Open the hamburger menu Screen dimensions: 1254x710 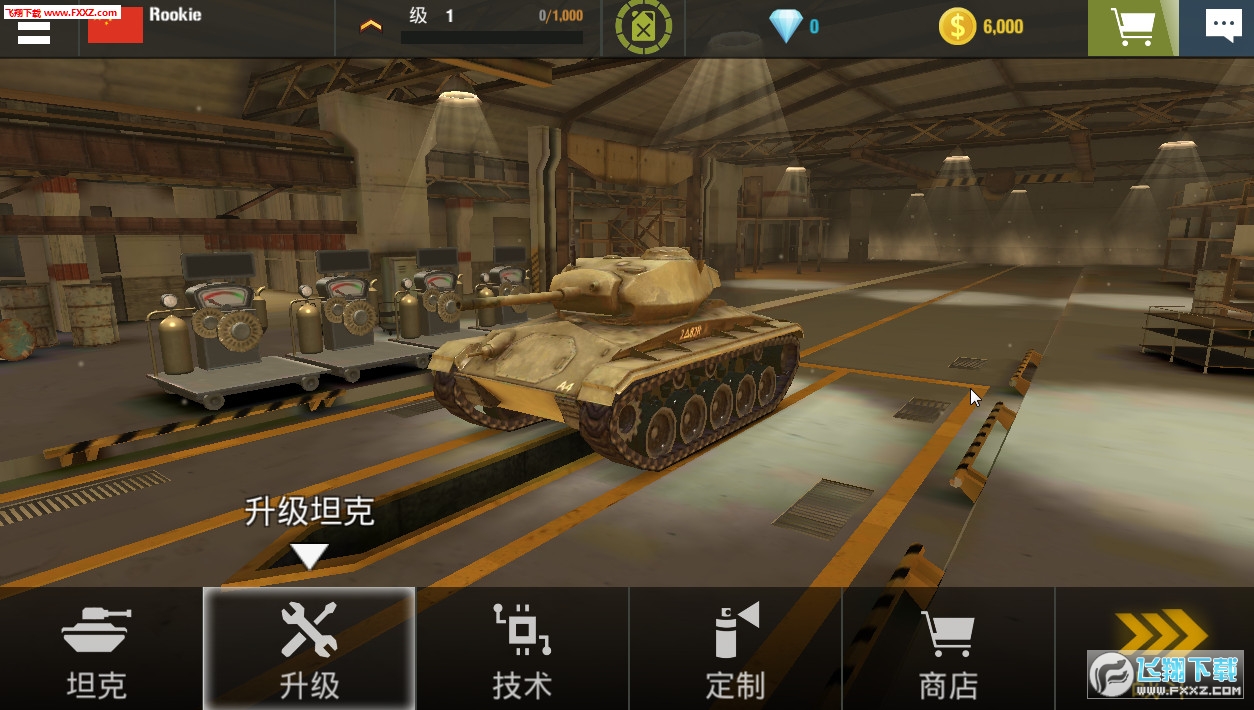click(34, 31)
